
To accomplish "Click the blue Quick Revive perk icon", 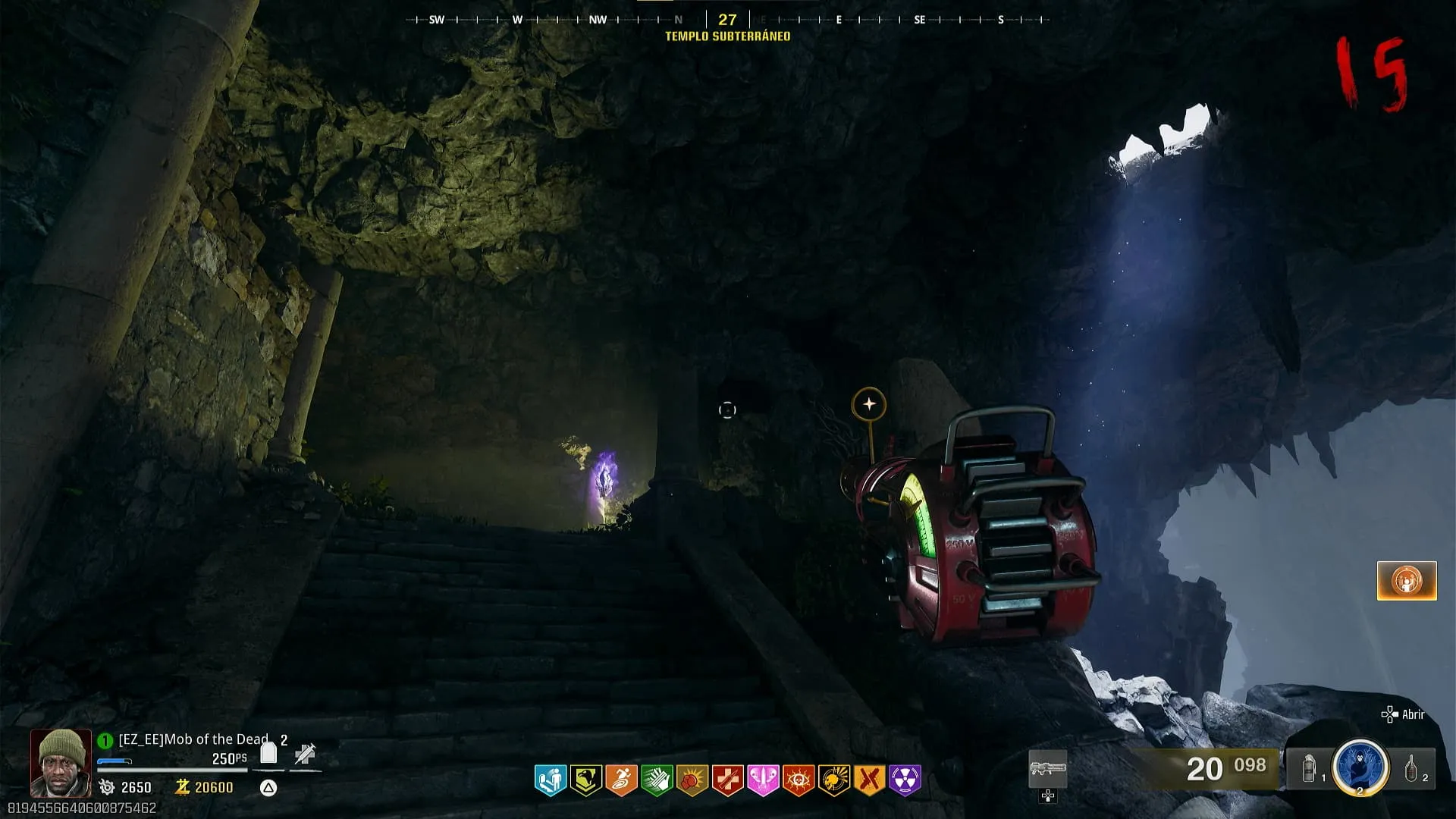I will 551,780.
